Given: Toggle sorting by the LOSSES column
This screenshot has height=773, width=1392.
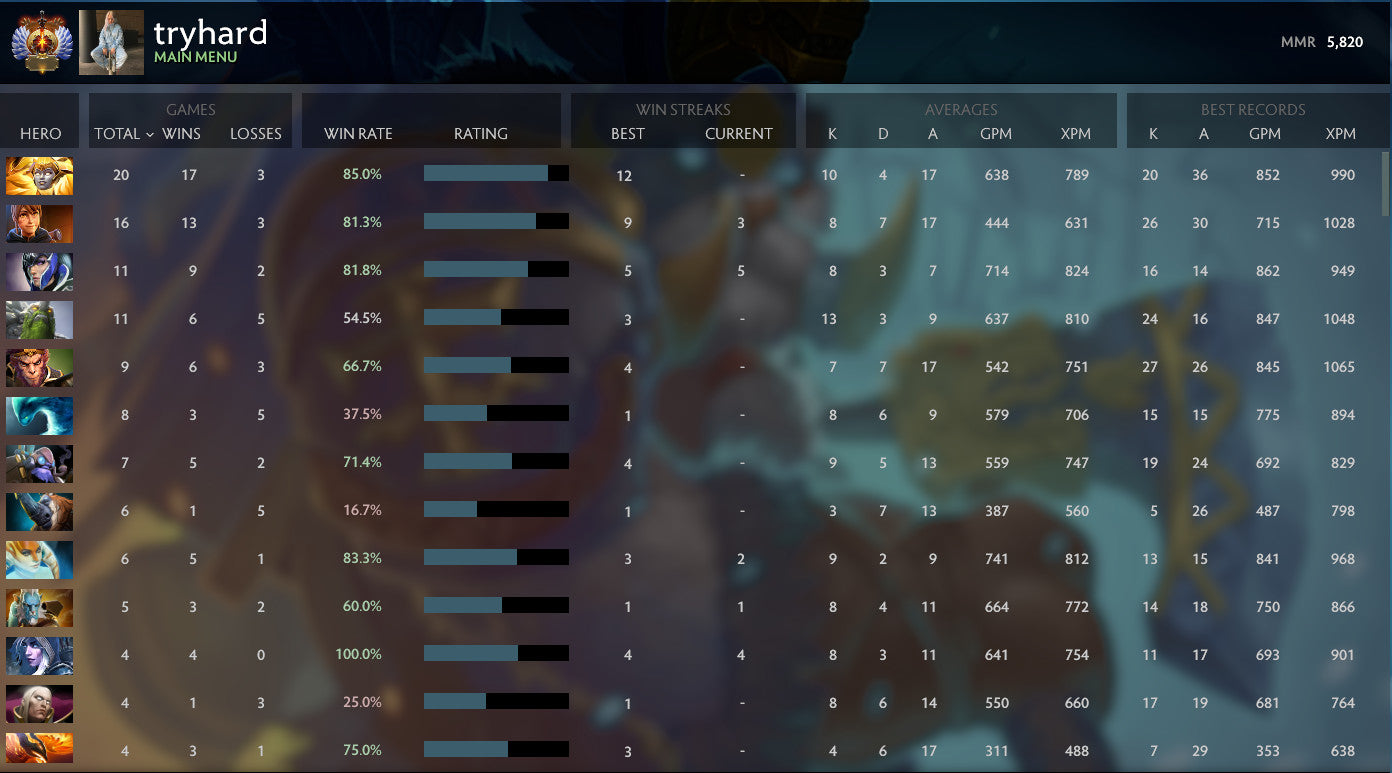Looking at the screenshot, I should click(256, 133).
